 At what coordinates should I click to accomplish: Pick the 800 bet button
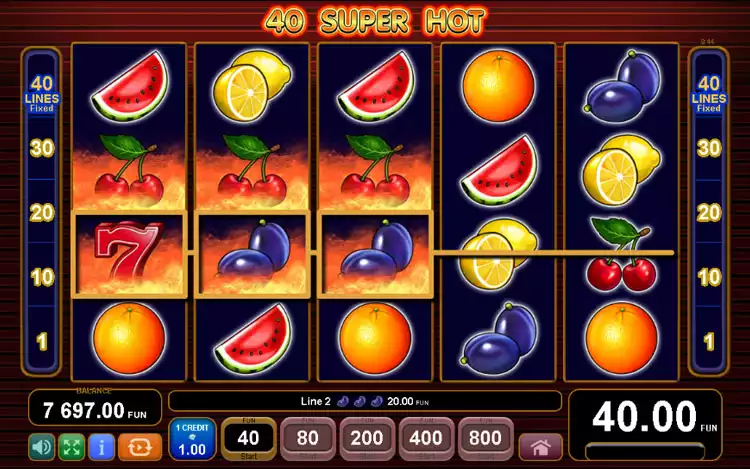pyautogui.click(x=485, y=438)
